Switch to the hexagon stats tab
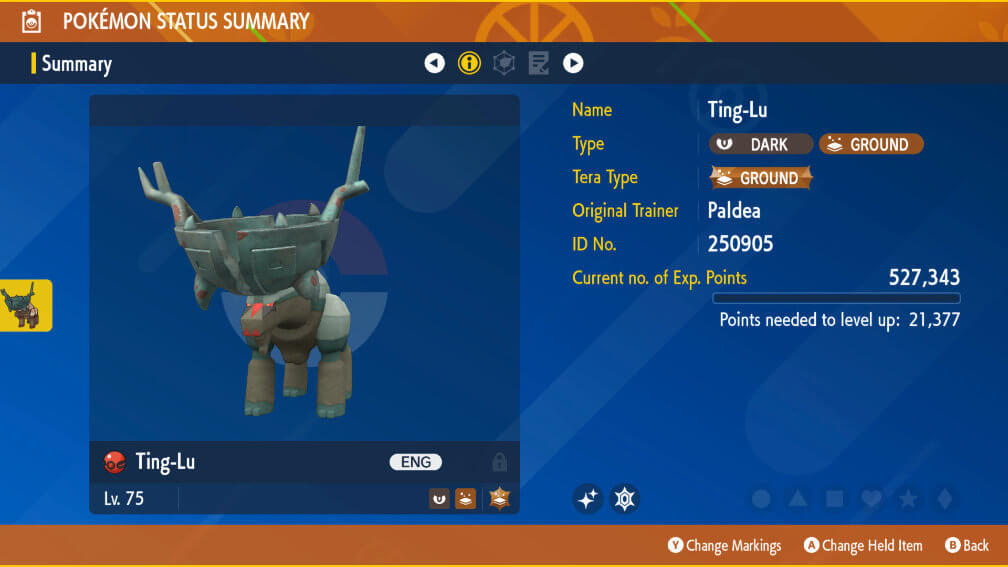The height and width of the screenshot is (567, 1008). point(505,63)
